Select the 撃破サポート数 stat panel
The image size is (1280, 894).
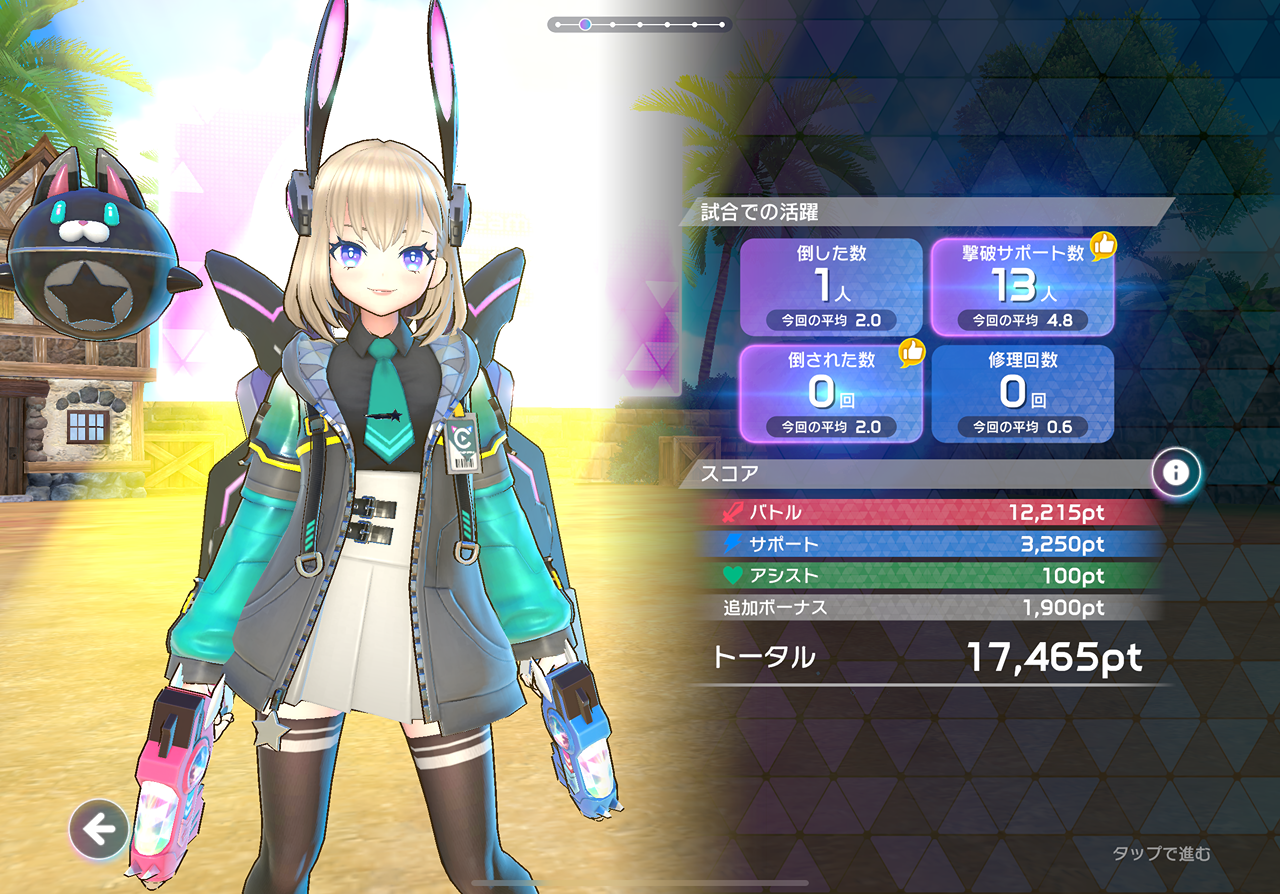(x=1022, y=287)
